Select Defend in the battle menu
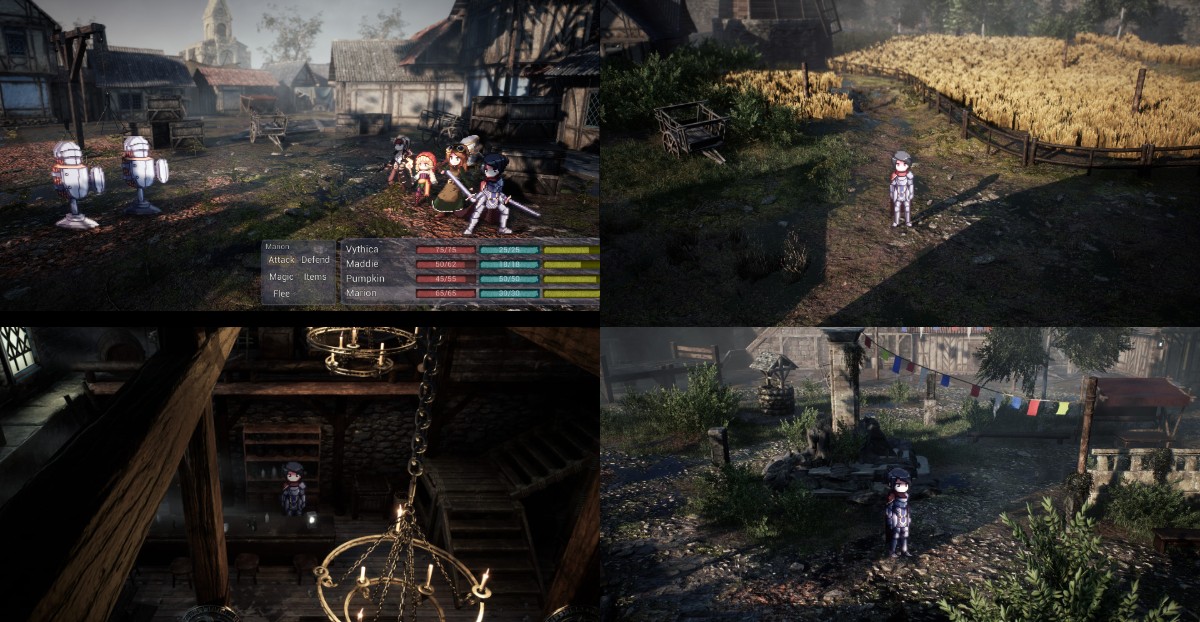The height and width of the screenshot is (622, 1200). pyautogui.click(x=315, y=260)
